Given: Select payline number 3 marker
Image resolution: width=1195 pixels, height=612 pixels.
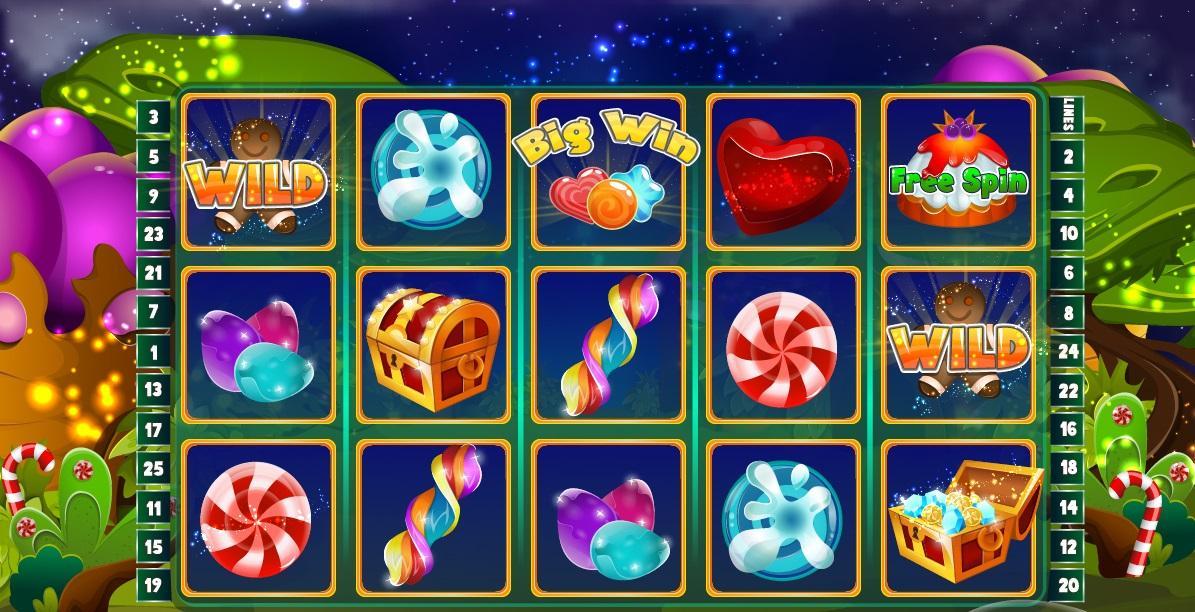Looking at the screenshot, I should tap(153, 117).
